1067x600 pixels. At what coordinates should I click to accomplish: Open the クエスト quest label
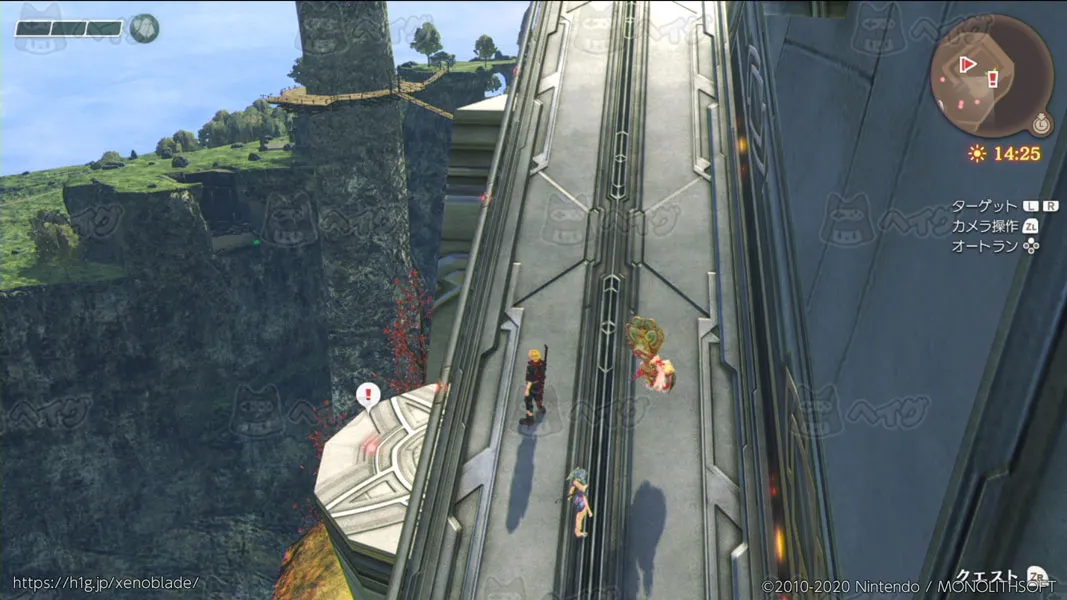[986, 577]
